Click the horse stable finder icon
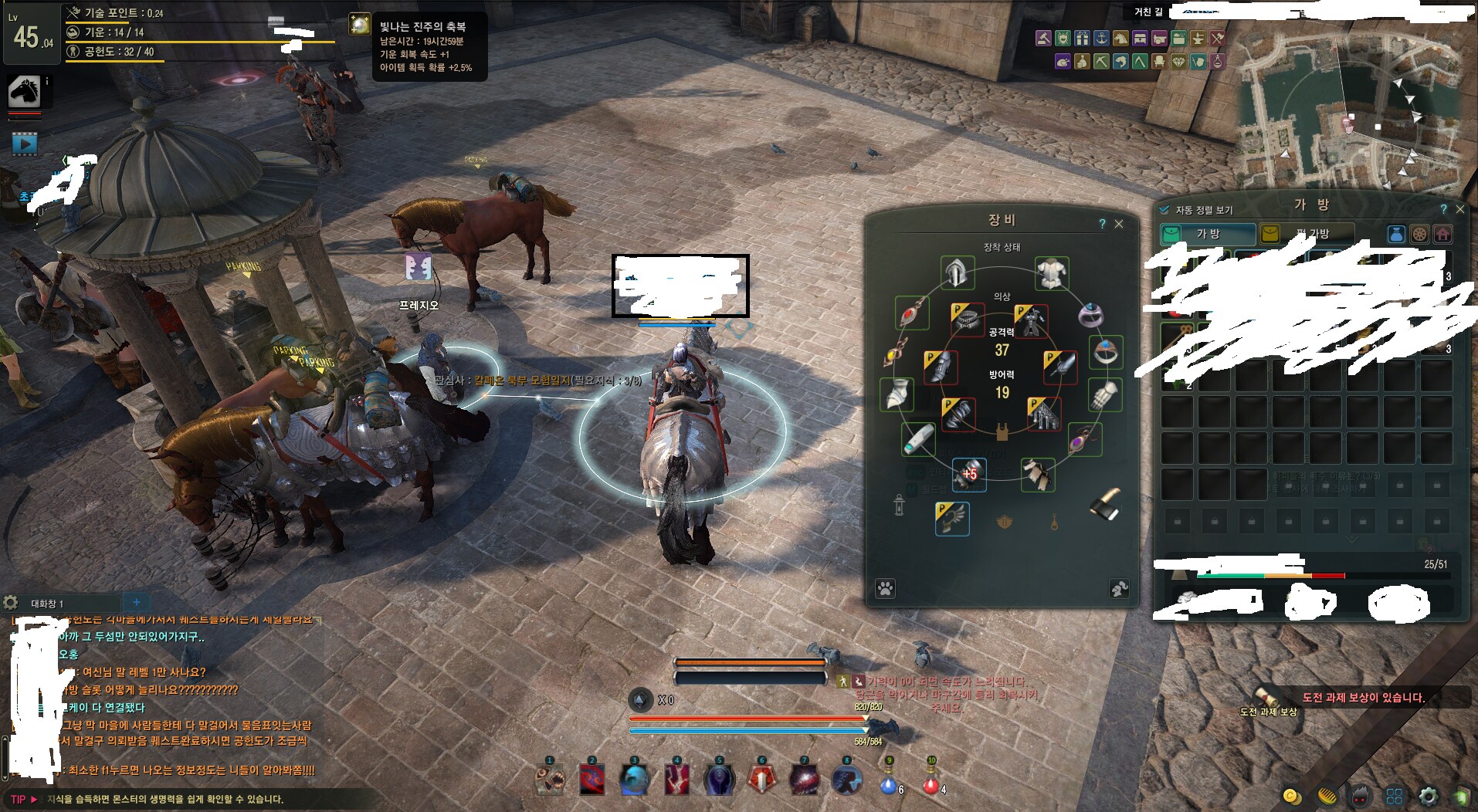The width and height of the screenshot is (1478, 812). (x=1120, y=38)
